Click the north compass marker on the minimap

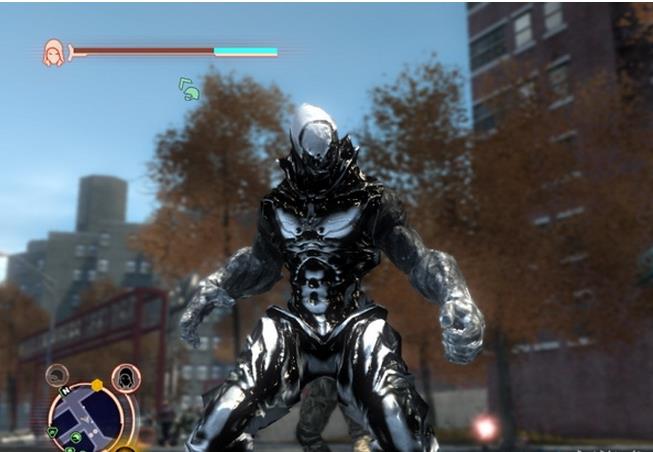coord(63,393)
